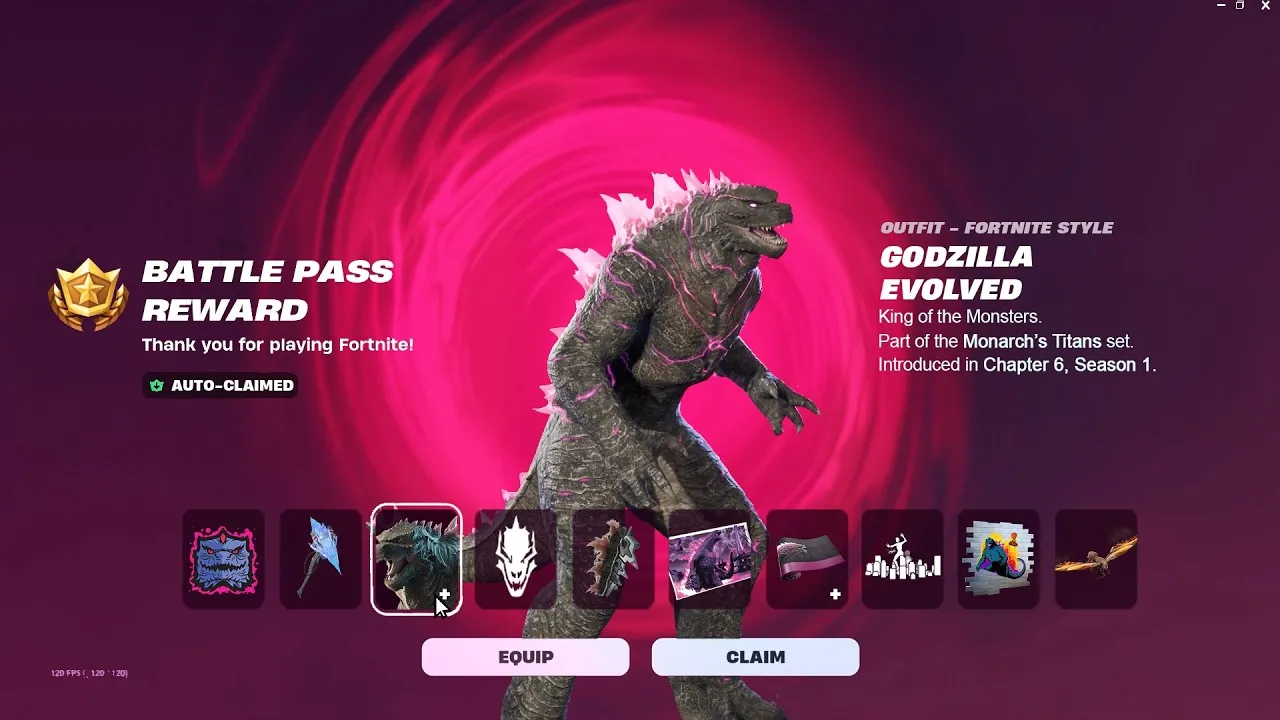This screenshot has width=1280, height=720.
Task: Click the Battle Pass star emblem
Action: (88, 293)
